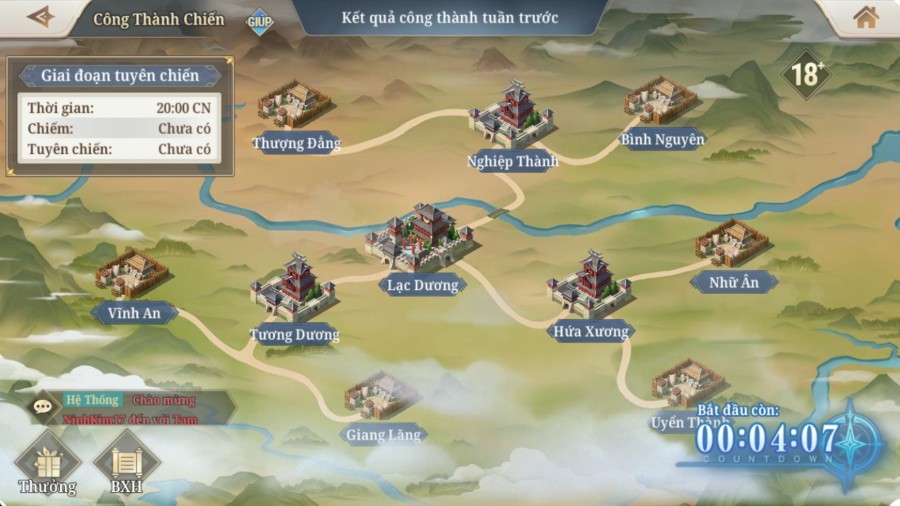Open the GIÚP help diamond

coord(260,21)
